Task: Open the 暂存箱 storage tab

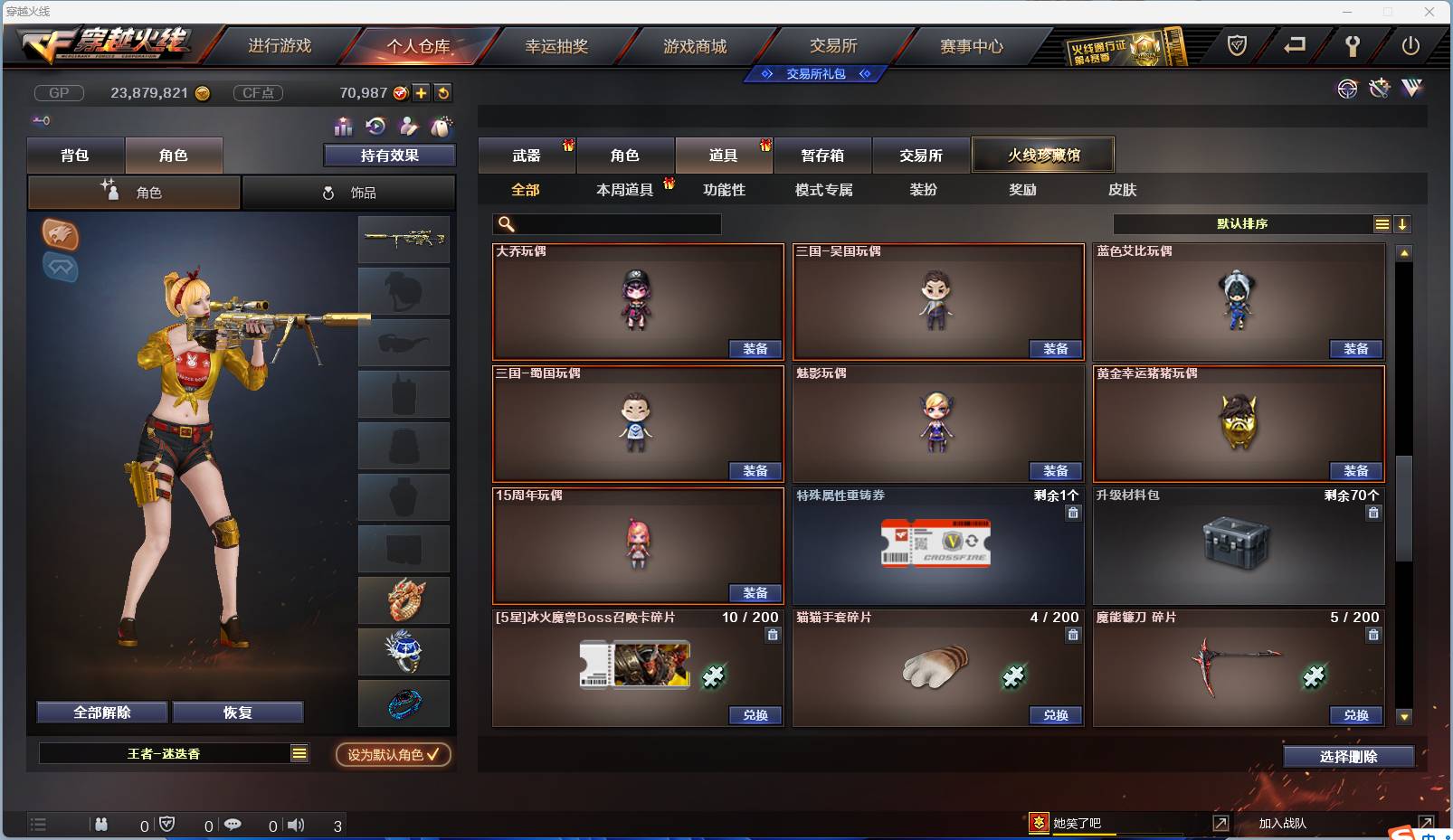Action: point(821,155)
